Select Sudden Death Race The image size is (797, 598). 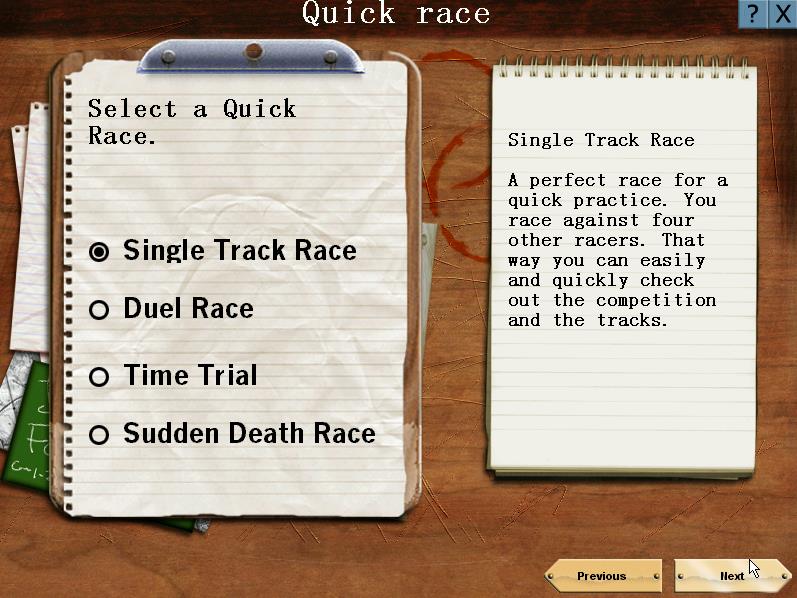pos(99,435)
